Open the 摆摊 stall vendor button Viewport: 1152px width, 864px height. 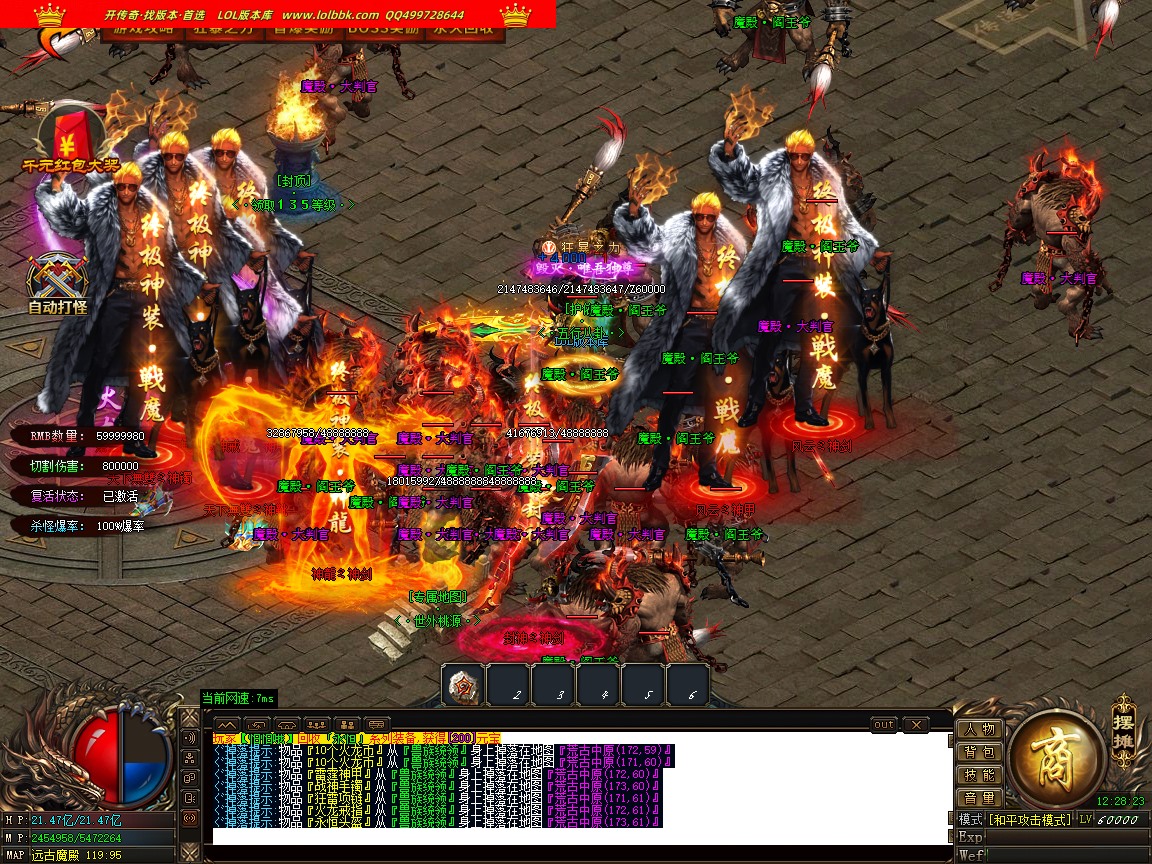[1124, 721]
